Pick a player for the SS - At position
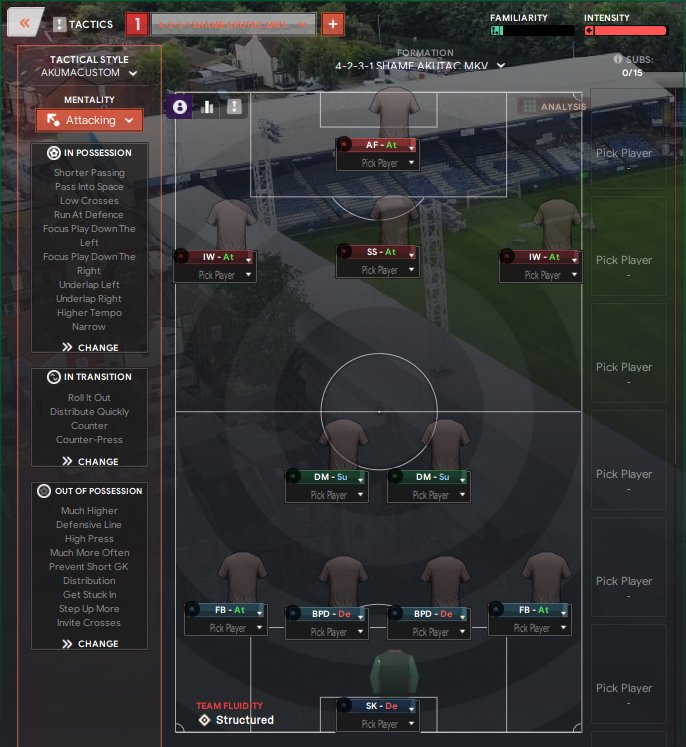The height and width of the screenshot is (747, 686). 378,270
